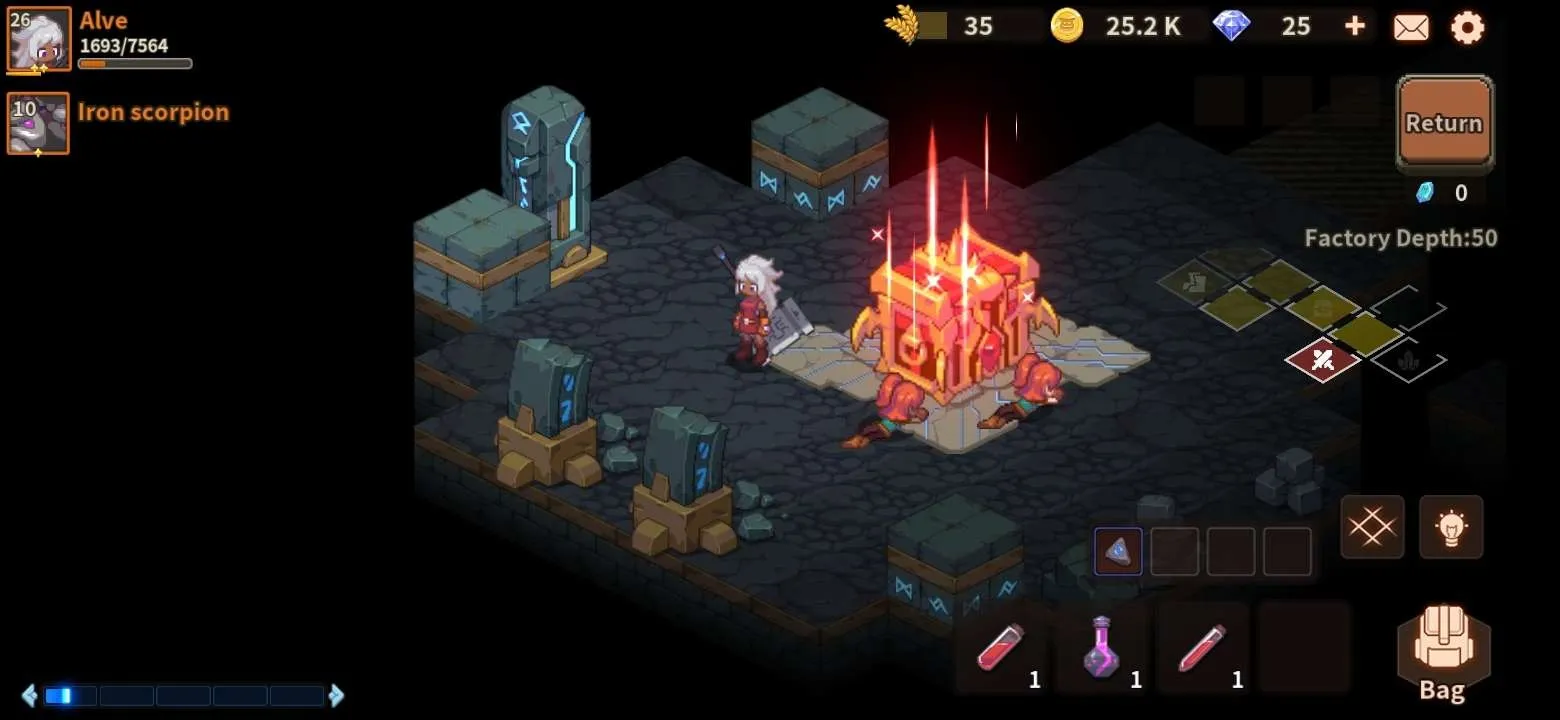Image resolution: width=1560 pixels, height=720 pixels.
Task: Select the blue rune stone slot
Action: point(1118,551)
